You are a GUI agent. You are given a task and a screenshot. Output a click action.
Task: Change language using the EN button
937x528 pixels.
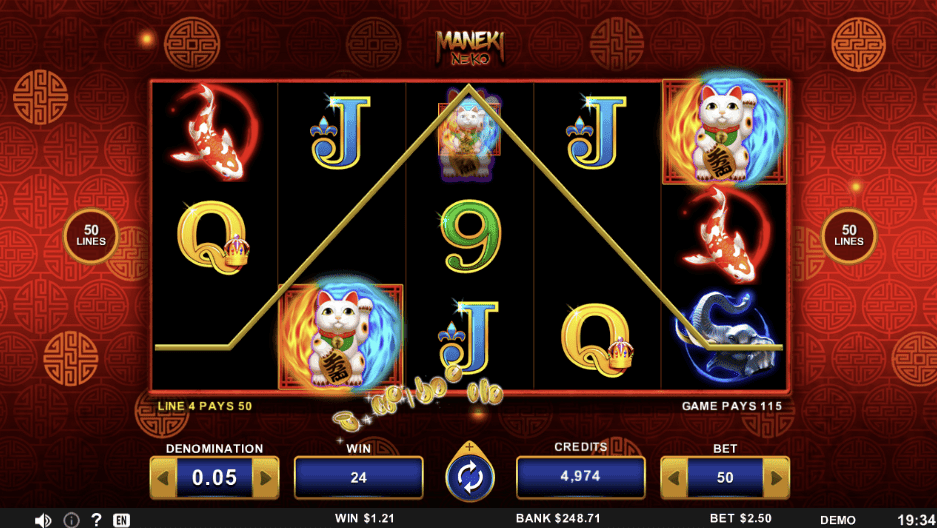pyautogui.click(x=121, y=520)
